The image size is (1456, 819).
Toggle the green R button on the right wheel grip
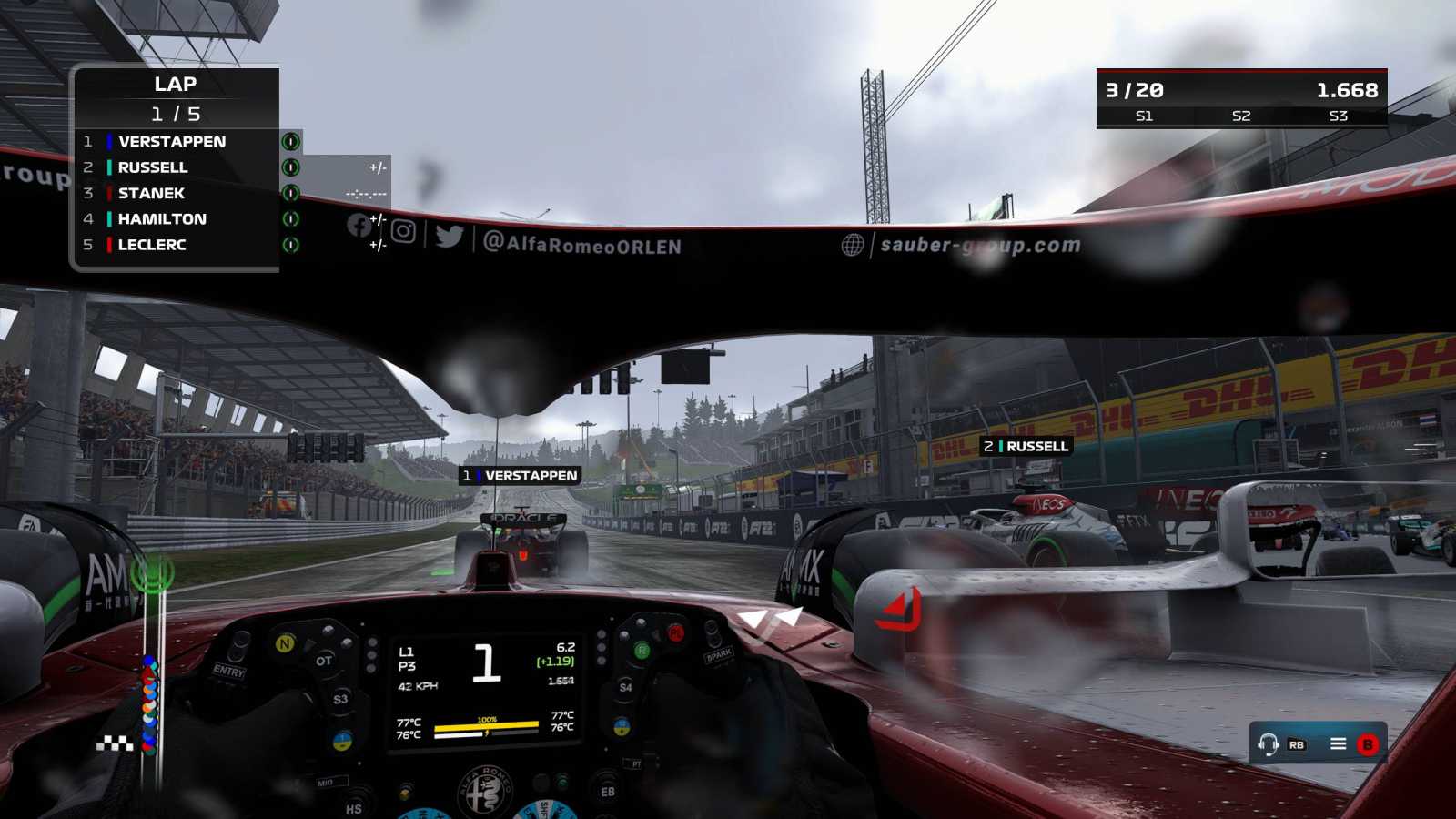pyautogui.click(x=642, y=650)
